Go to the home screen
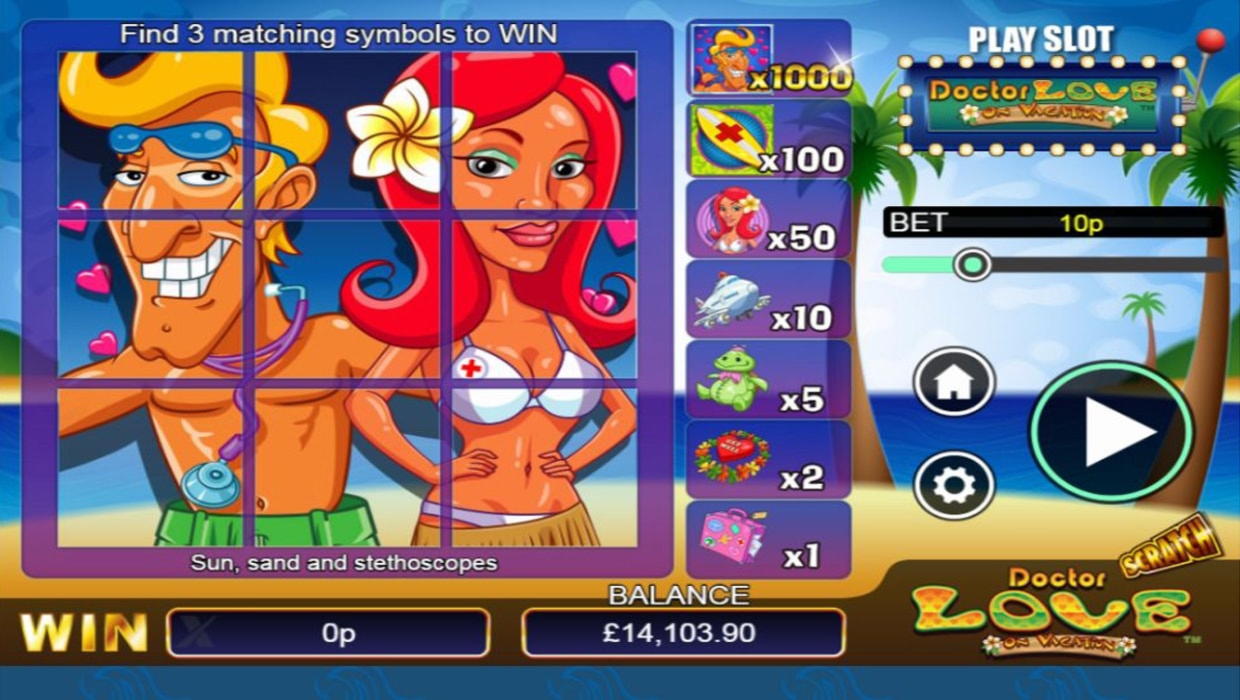1240x700 pixels. (954, 382)
